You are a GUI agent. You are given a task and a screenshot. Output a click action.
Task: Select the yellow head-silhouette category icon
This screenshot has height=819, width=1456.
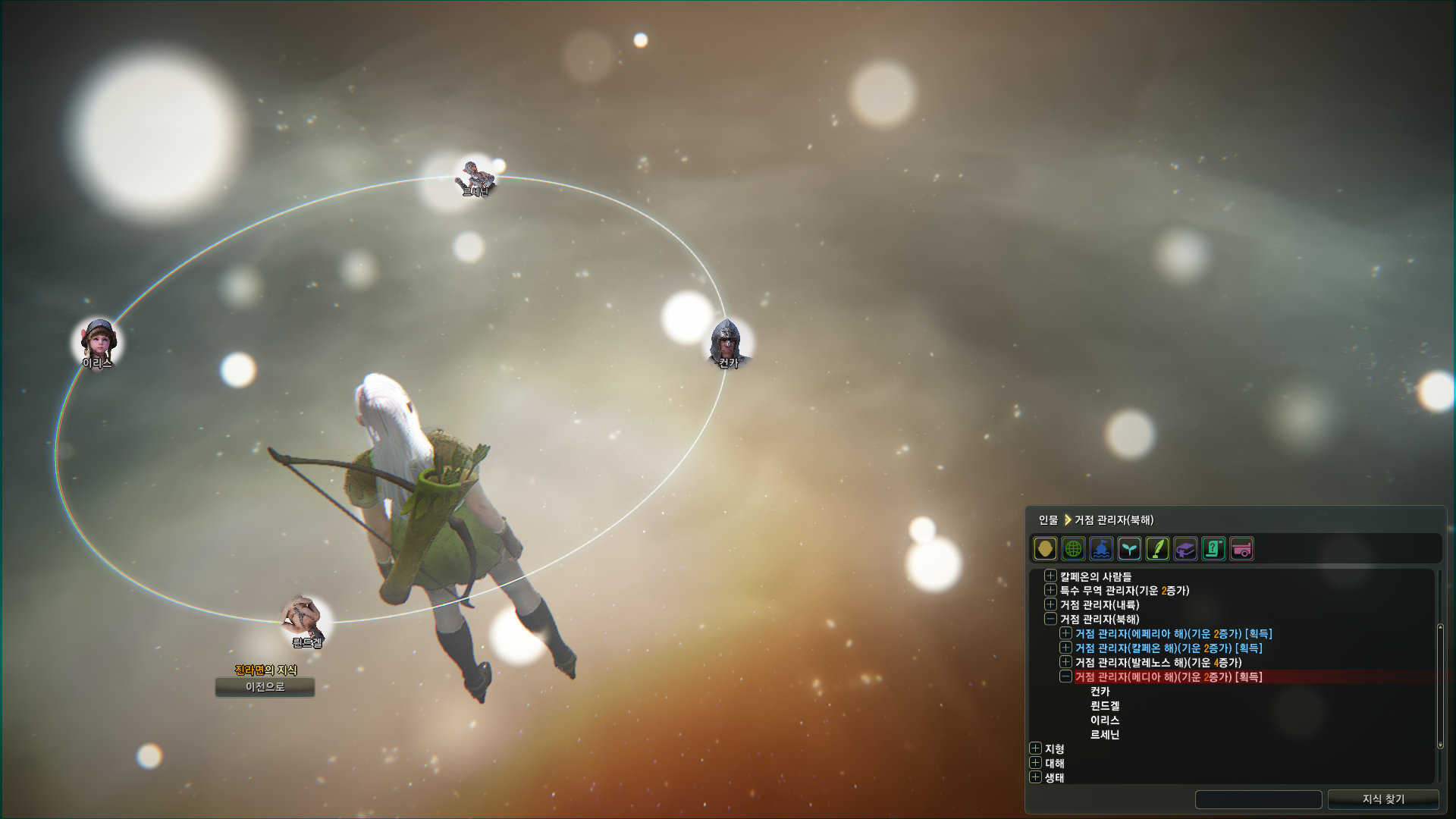[x=1045, y=548]
